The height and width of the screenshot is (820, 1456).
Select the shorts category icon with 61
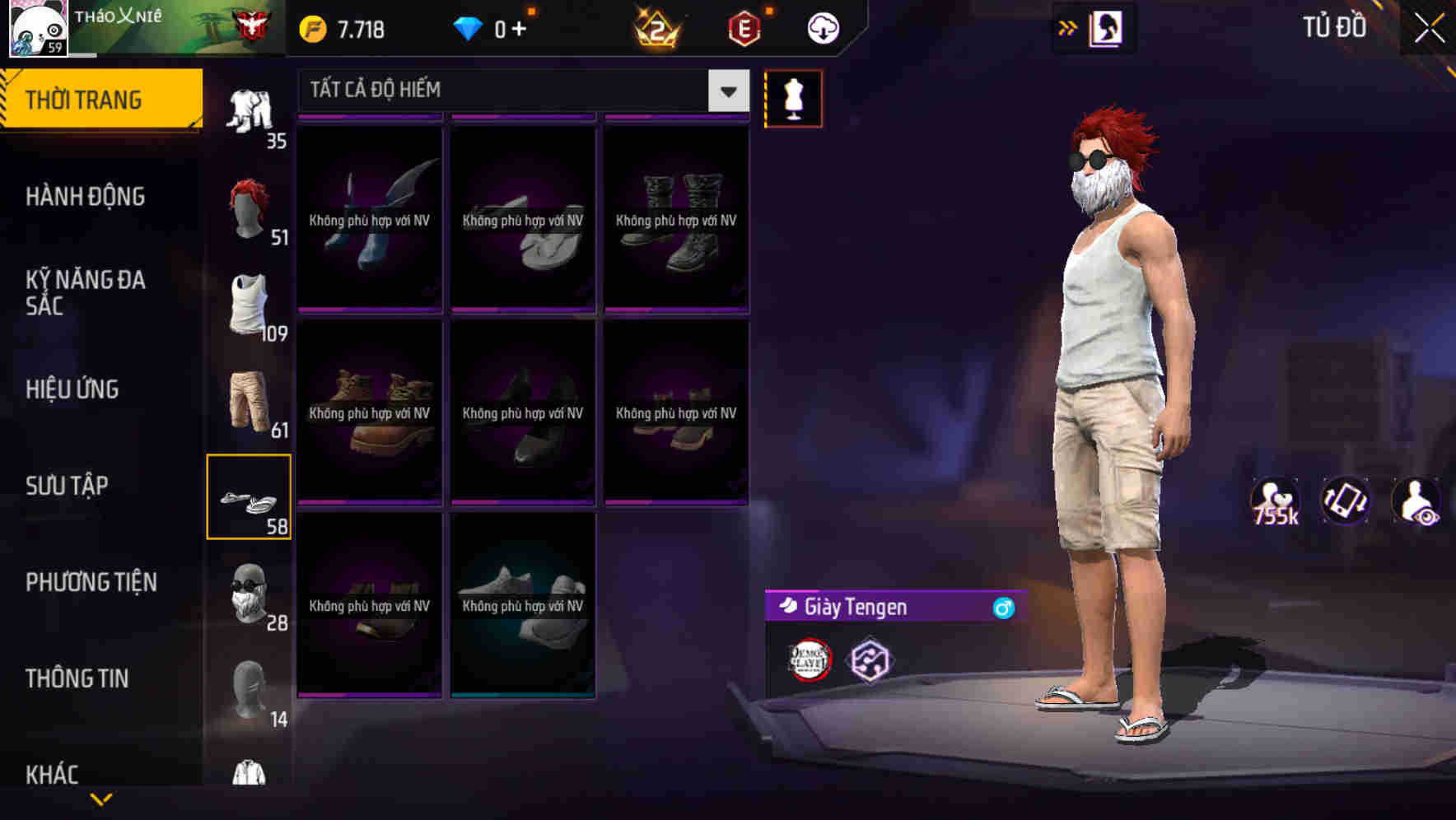tap(250, 399)
